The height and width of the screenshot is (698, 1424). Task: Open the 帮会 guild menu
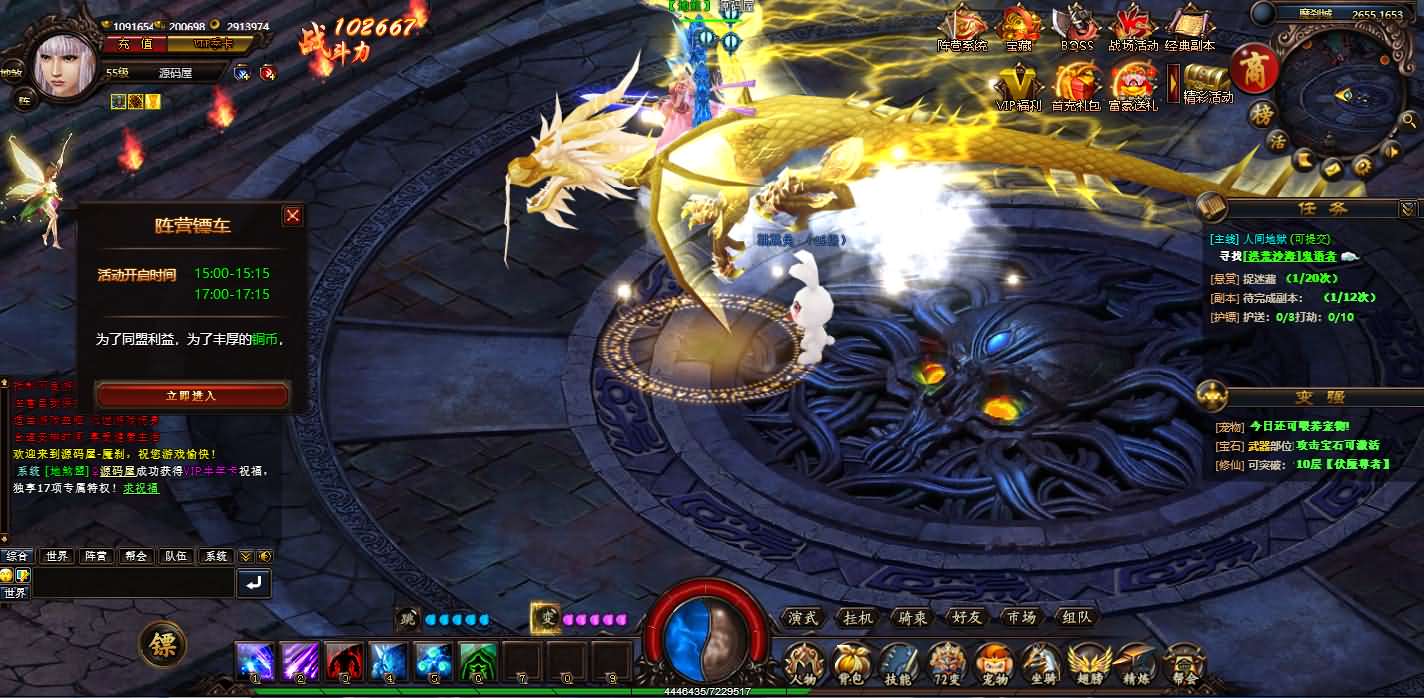[x=1185, y=664]
